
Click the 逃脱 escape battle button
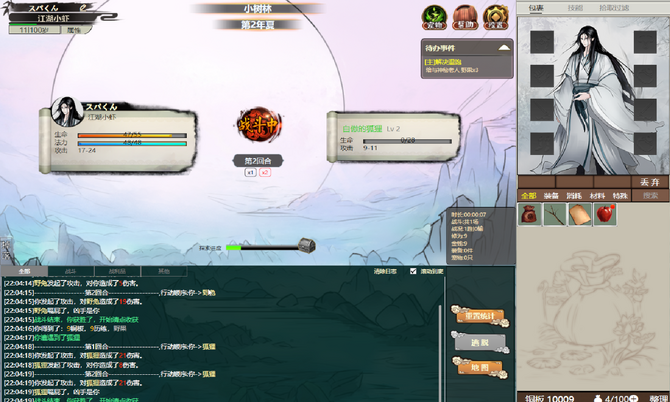tap(480, 342)
